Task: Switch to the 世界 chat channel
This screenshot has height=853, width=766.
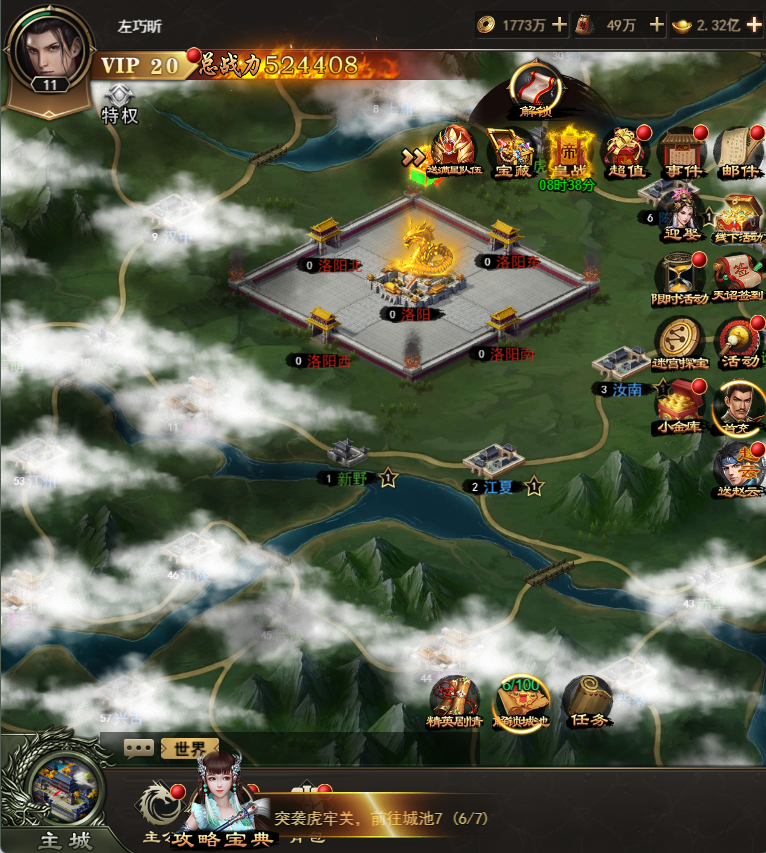Action: pos(189,748)
